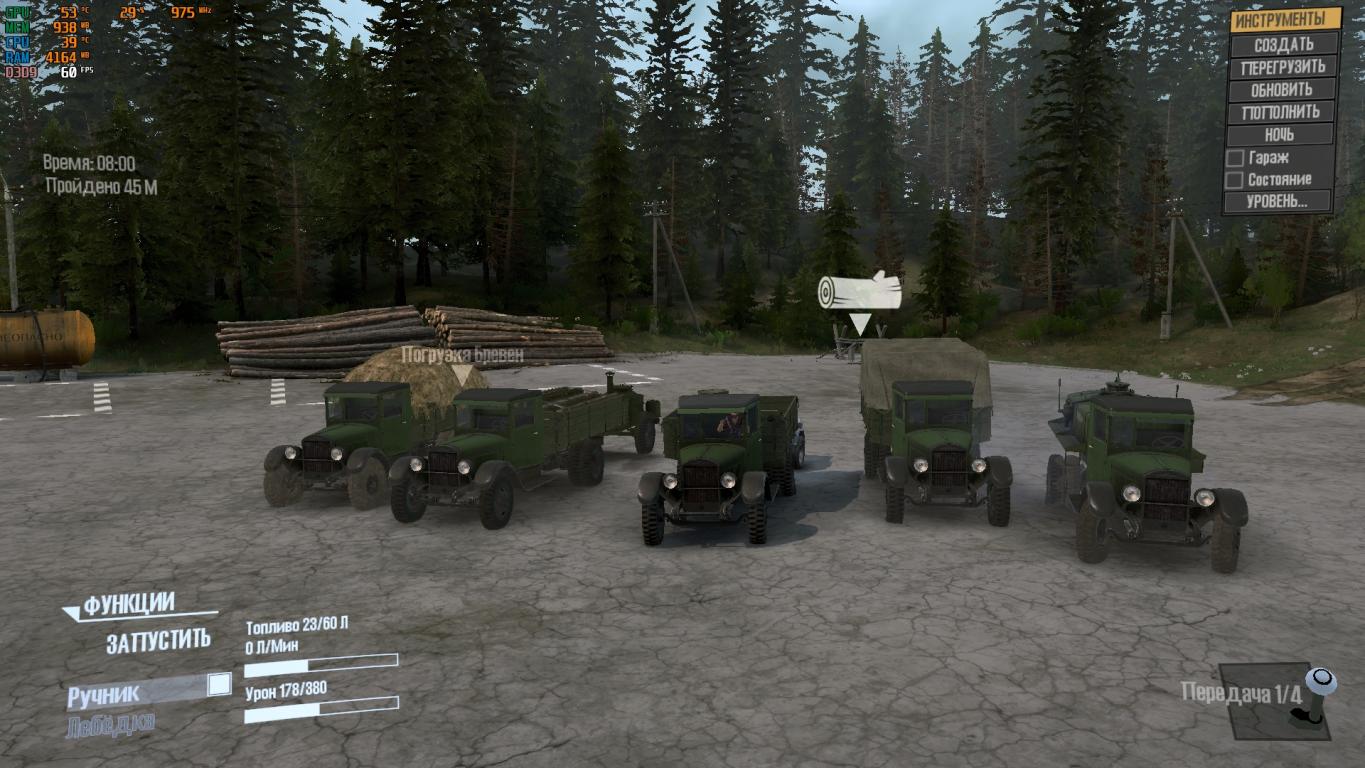Select the Лебёдка winch function

click(110, 726)
